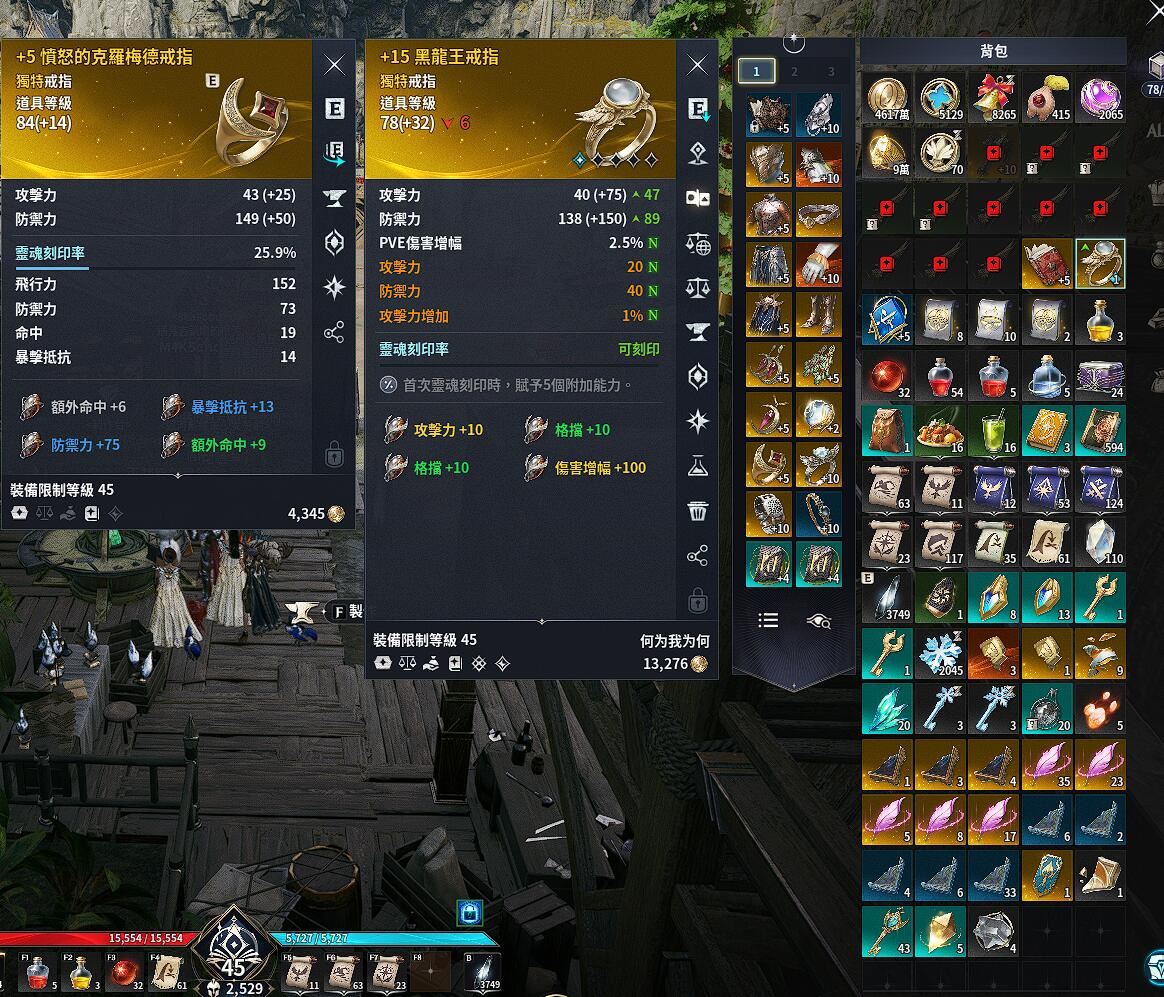This screenshot has width=1164, height=997.
Task: Click the share icon on the pearl ring tooltip
Action: [698, 555]
